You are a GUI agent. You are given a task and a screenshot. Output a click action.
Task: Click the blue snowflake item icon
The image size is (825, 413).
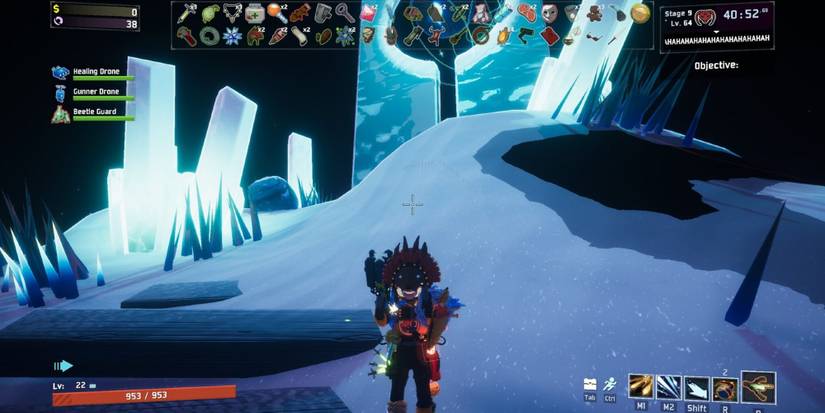(x=231, y=36)
